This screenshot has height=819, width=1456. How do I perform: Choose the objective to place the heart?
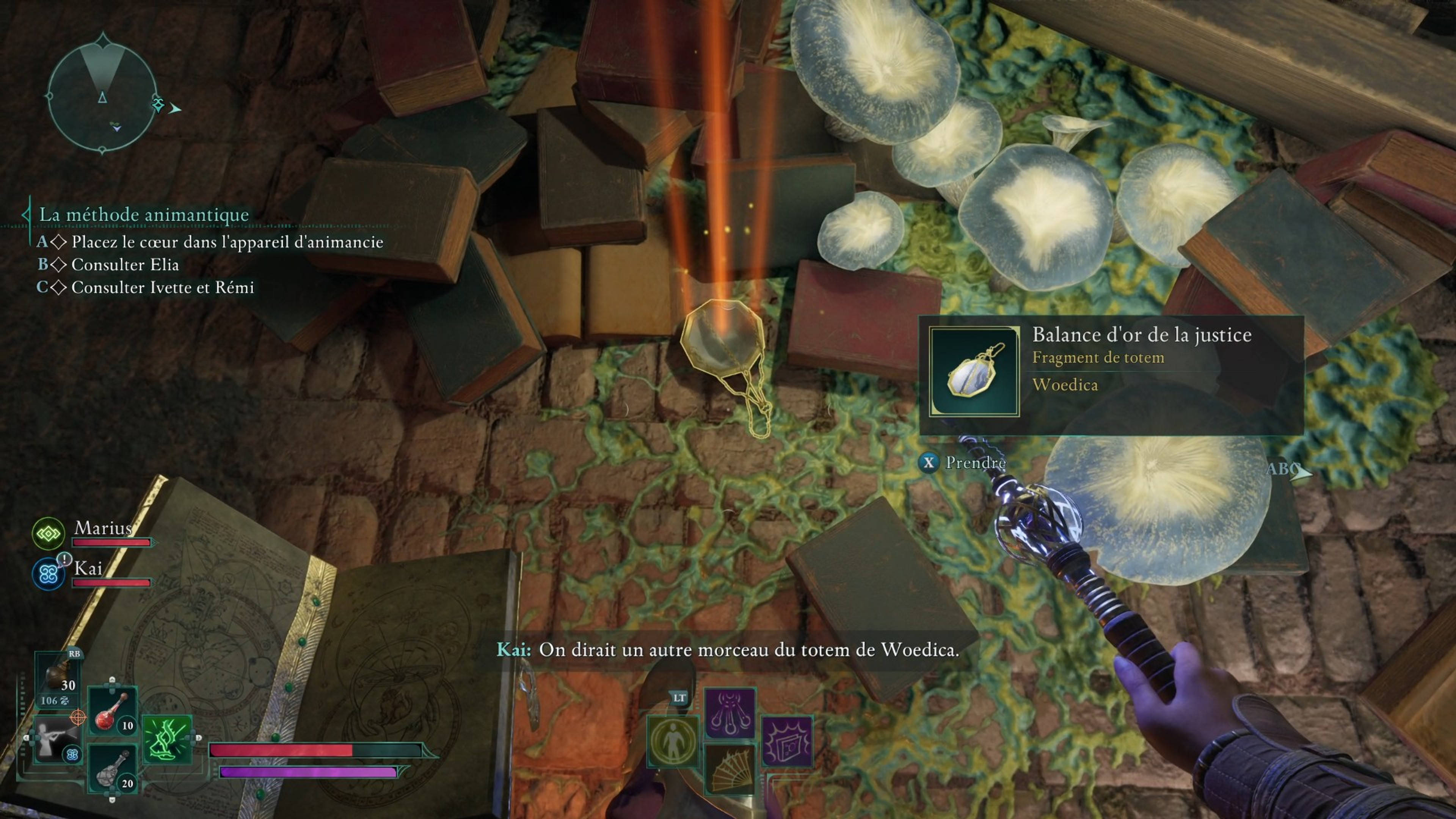pyautogui.click(x=227, y=242)
